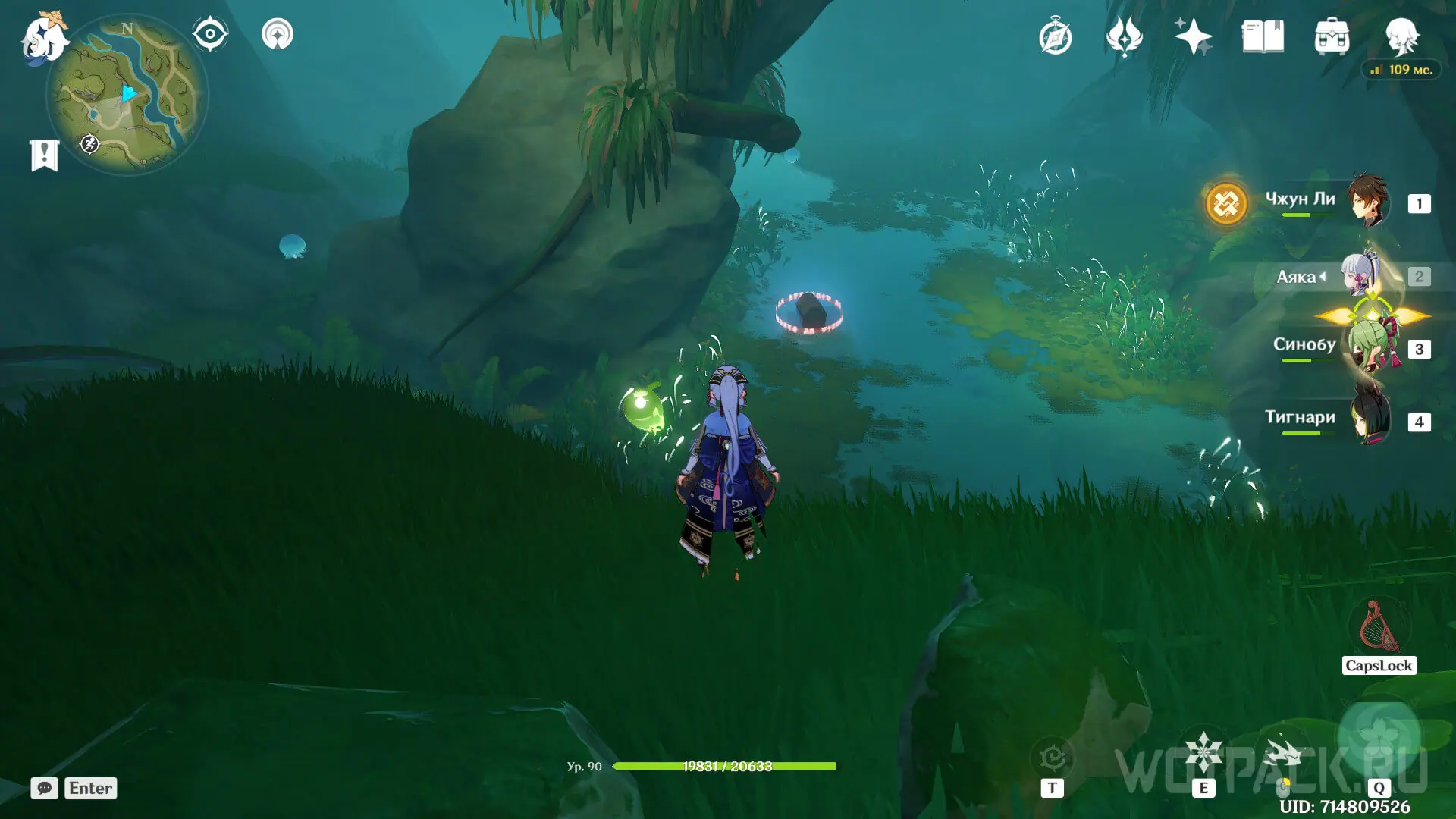Image resolution: width=1456 pixels, height=819 pixels.
Task: Open the Inventory backpack
Action: [x=1332, y=37]
